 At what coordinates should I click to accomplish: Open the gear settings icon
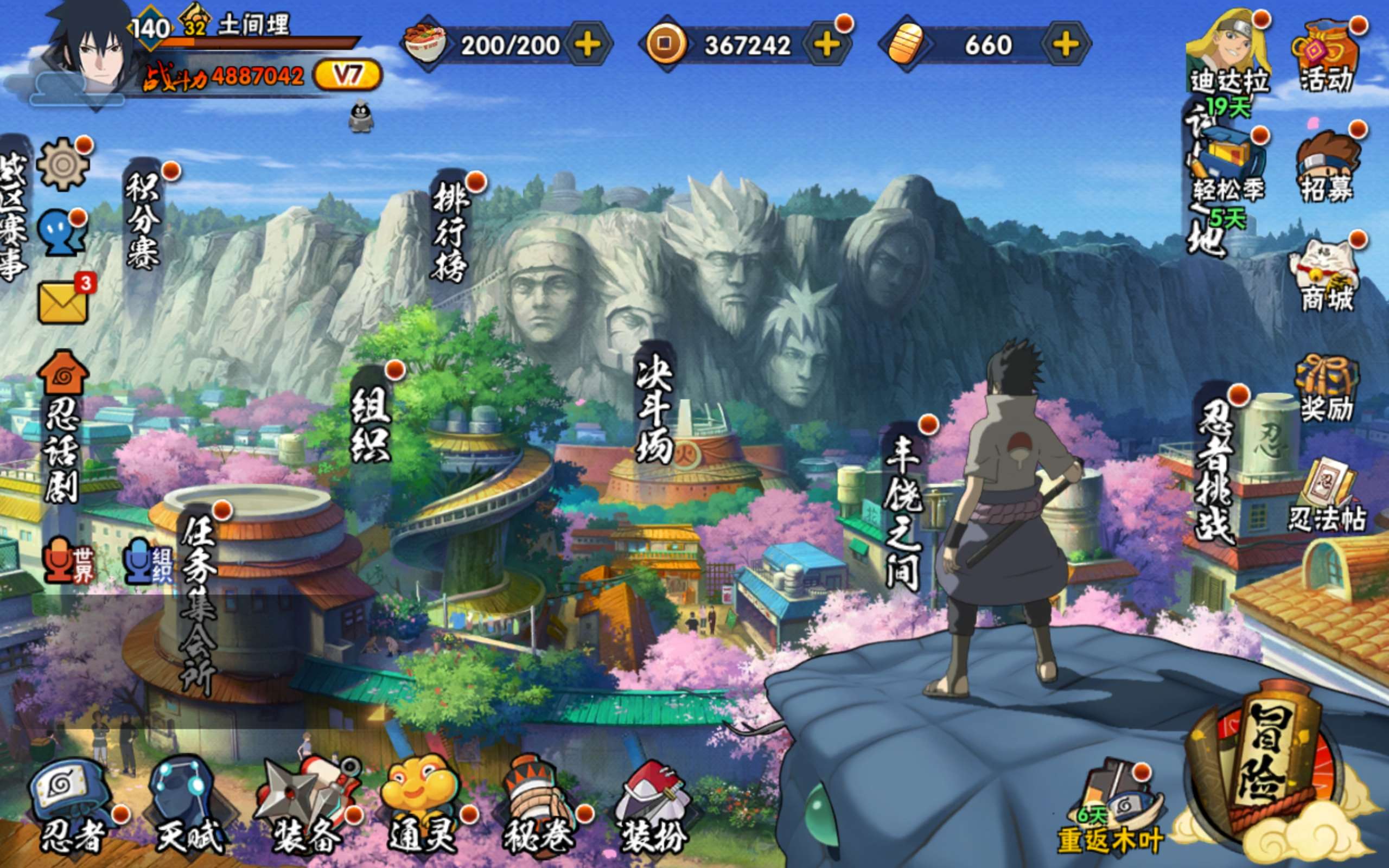63,165
